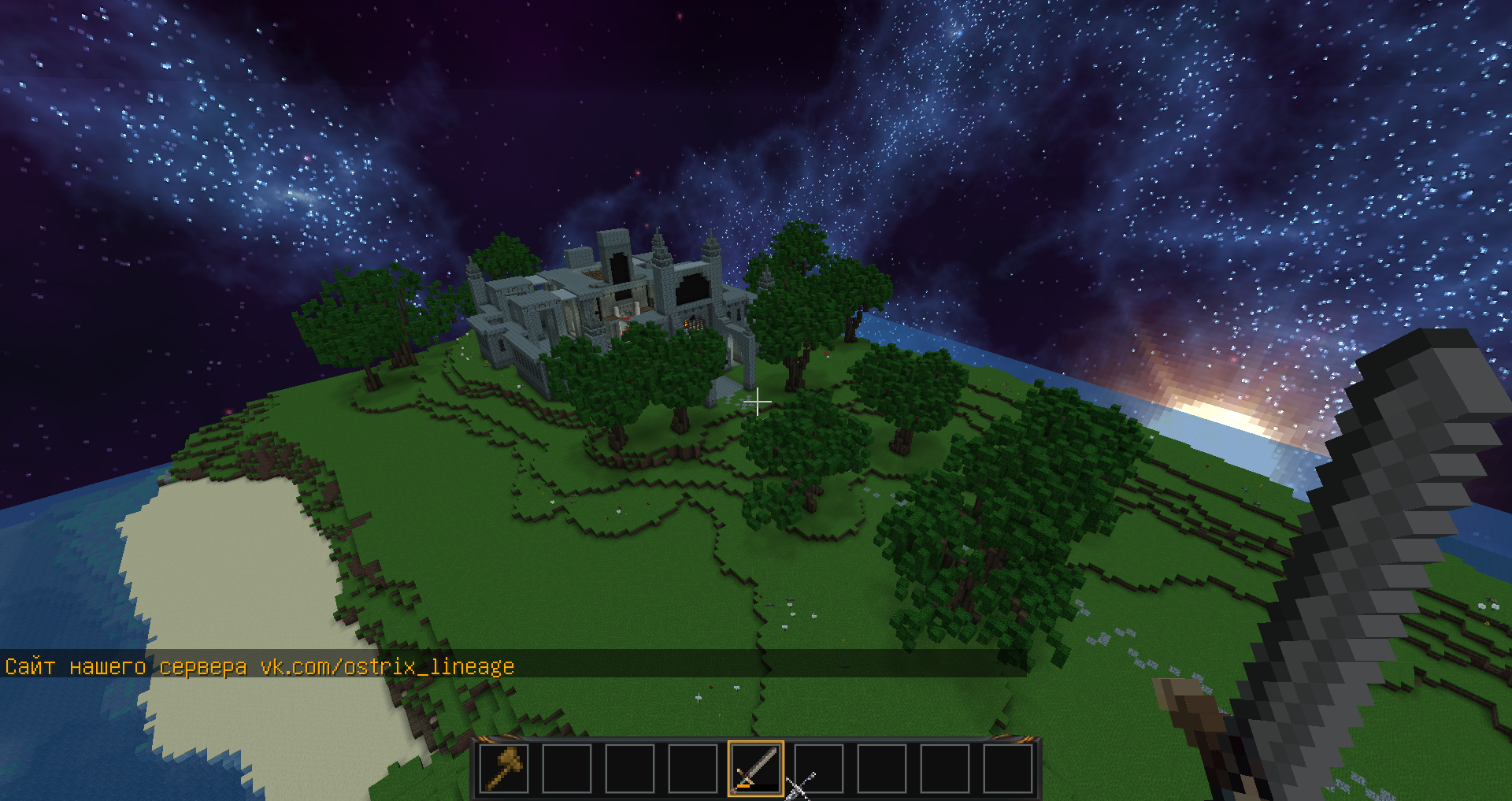Select the gray sword hotbar slot
The width and height of the screenshot is (1512, 801).
tap(755, 768)
